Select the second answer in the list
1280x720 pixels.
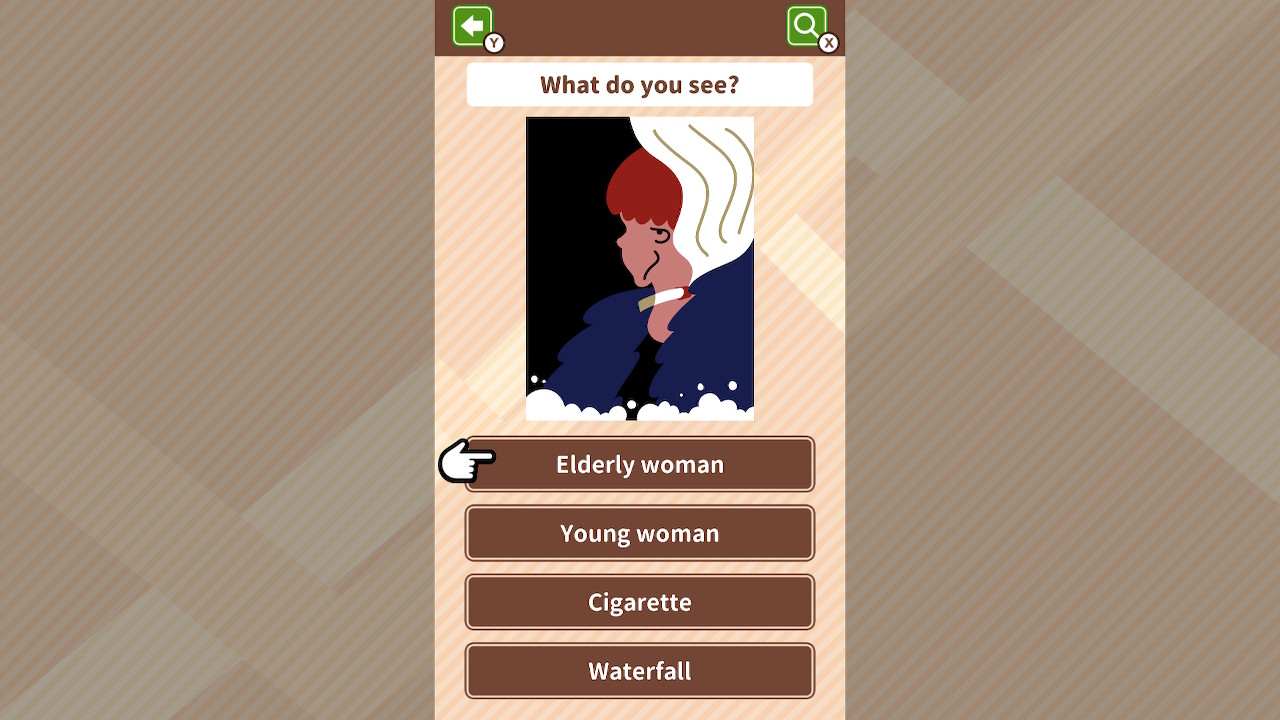(639, 533)
